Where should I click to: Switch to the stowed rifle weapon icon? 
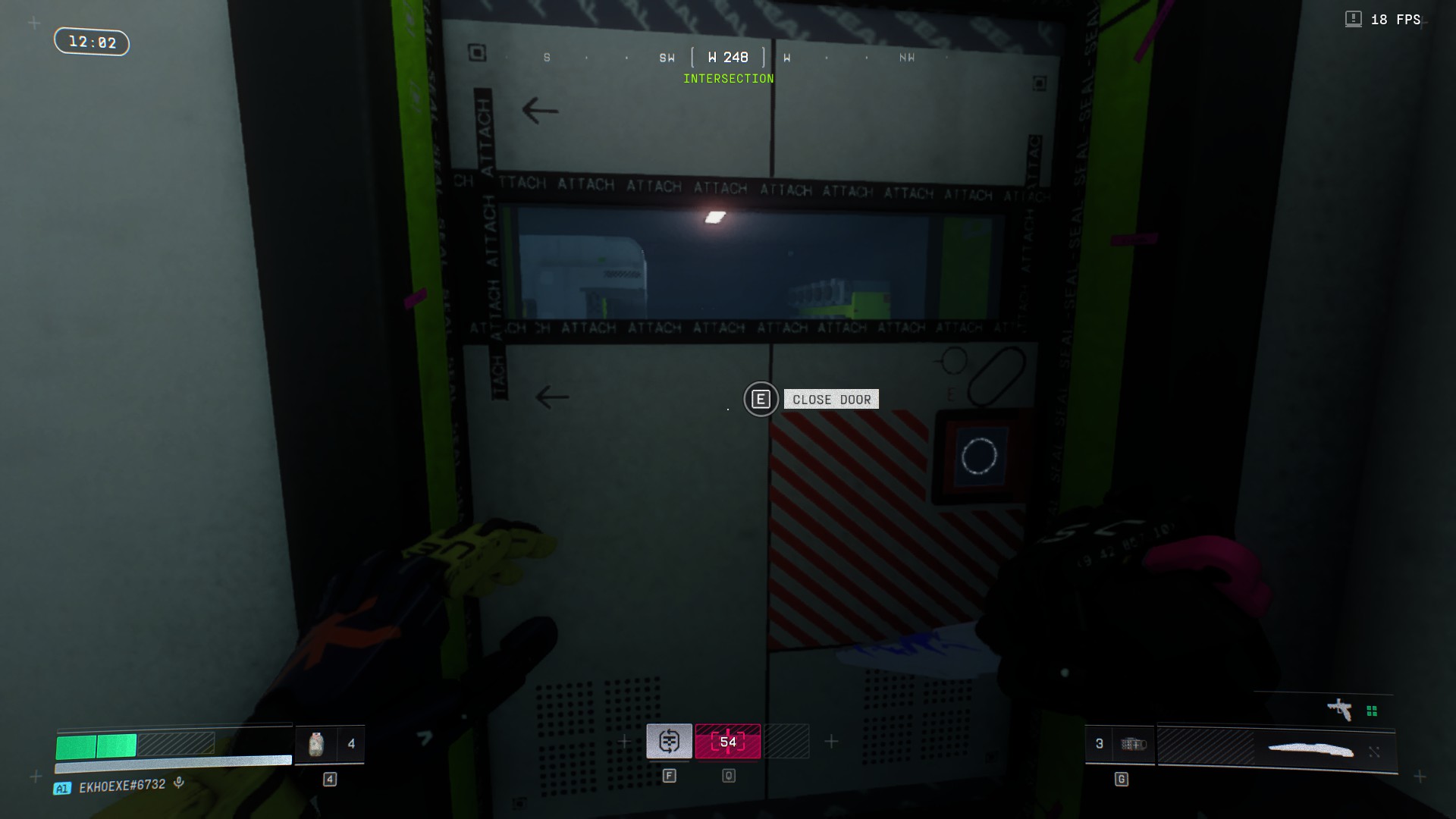tap(1340, 710)
